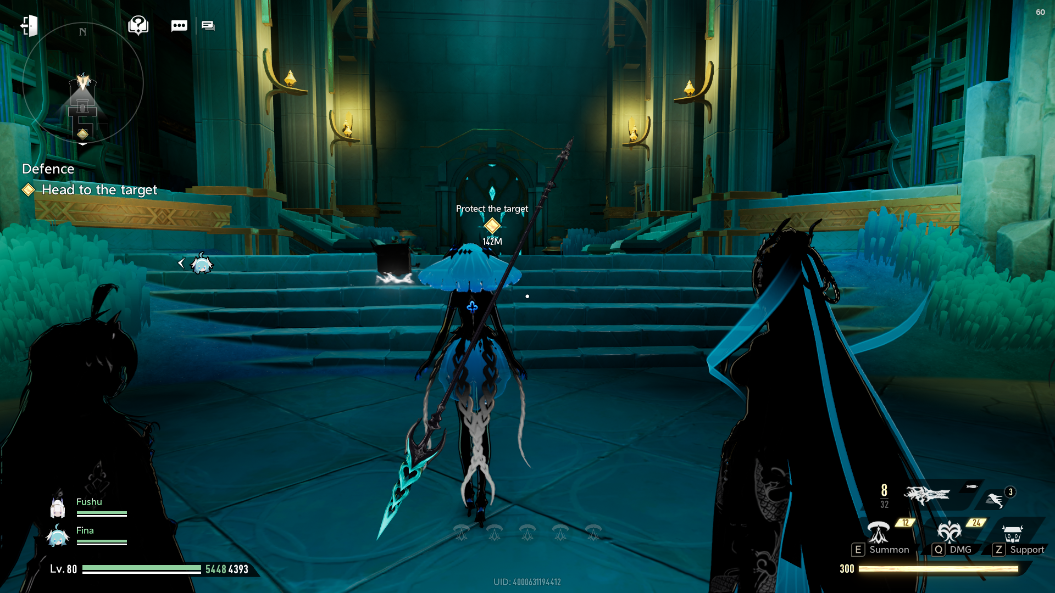Activate the DMG skill icon
This screenshot has width=1055, height=593.
point(951,531)
